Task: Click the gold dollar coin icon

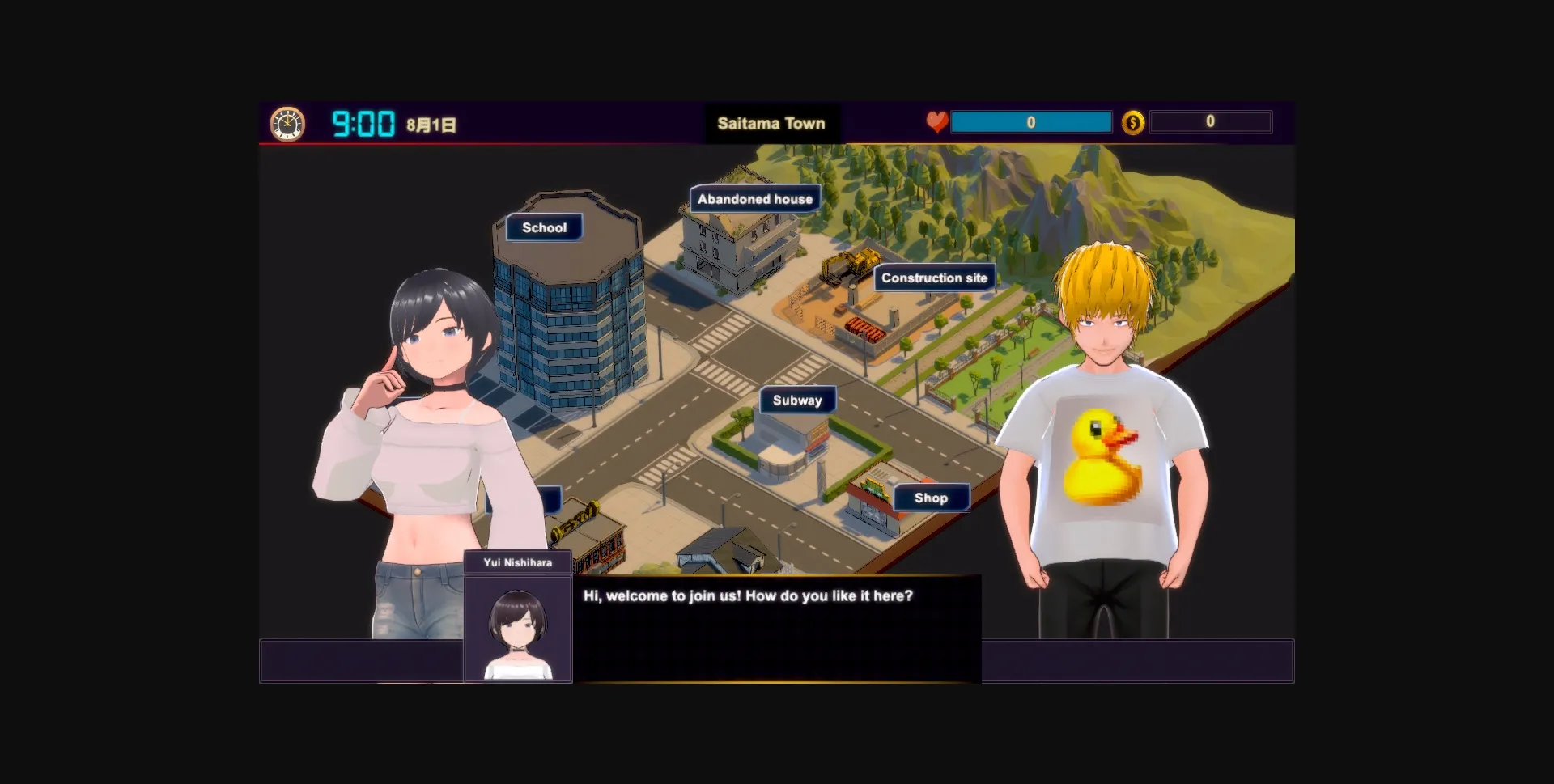Action: click(x=1133, y=122)
